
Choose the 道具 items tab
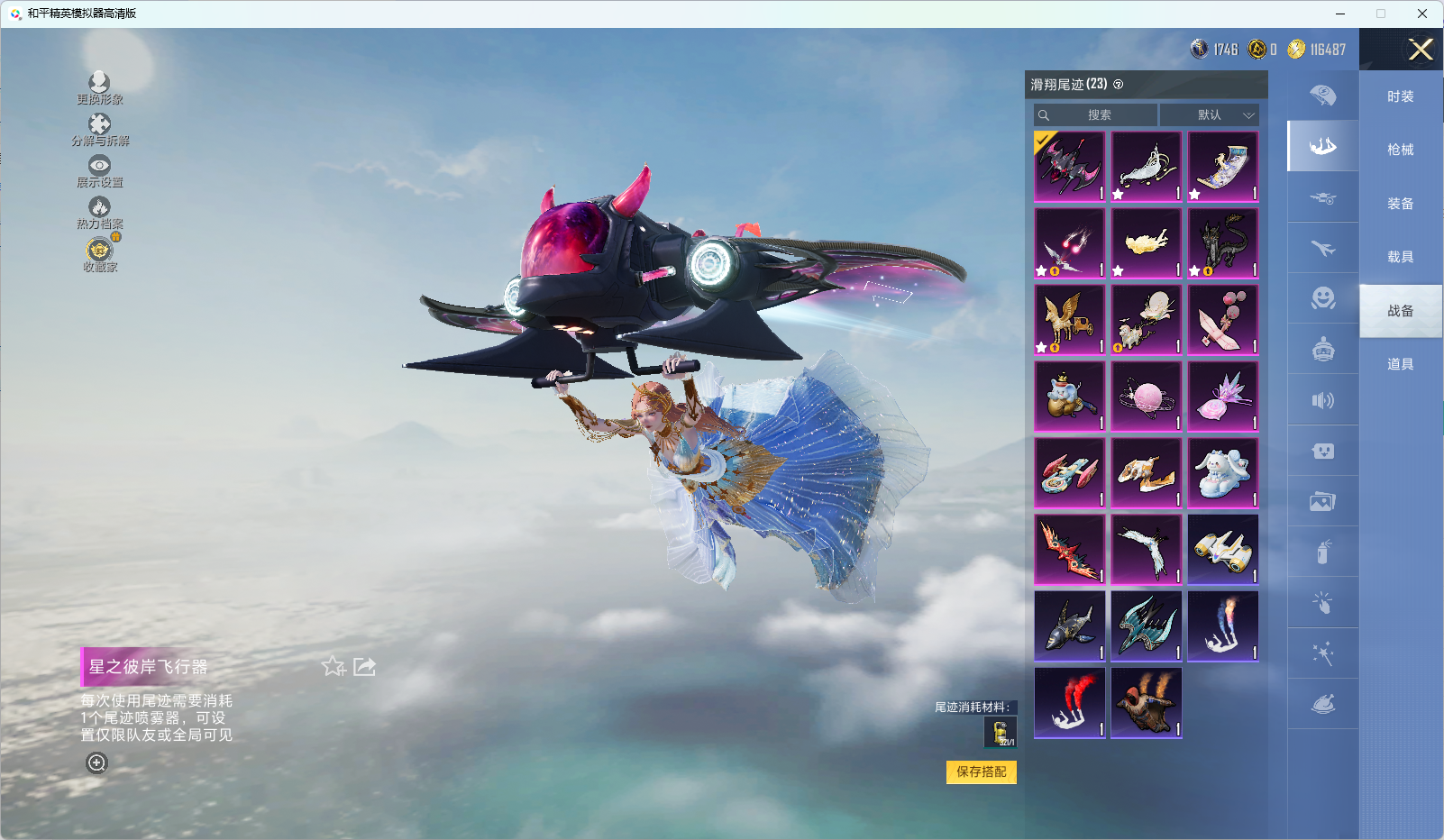coord(1400,364)
